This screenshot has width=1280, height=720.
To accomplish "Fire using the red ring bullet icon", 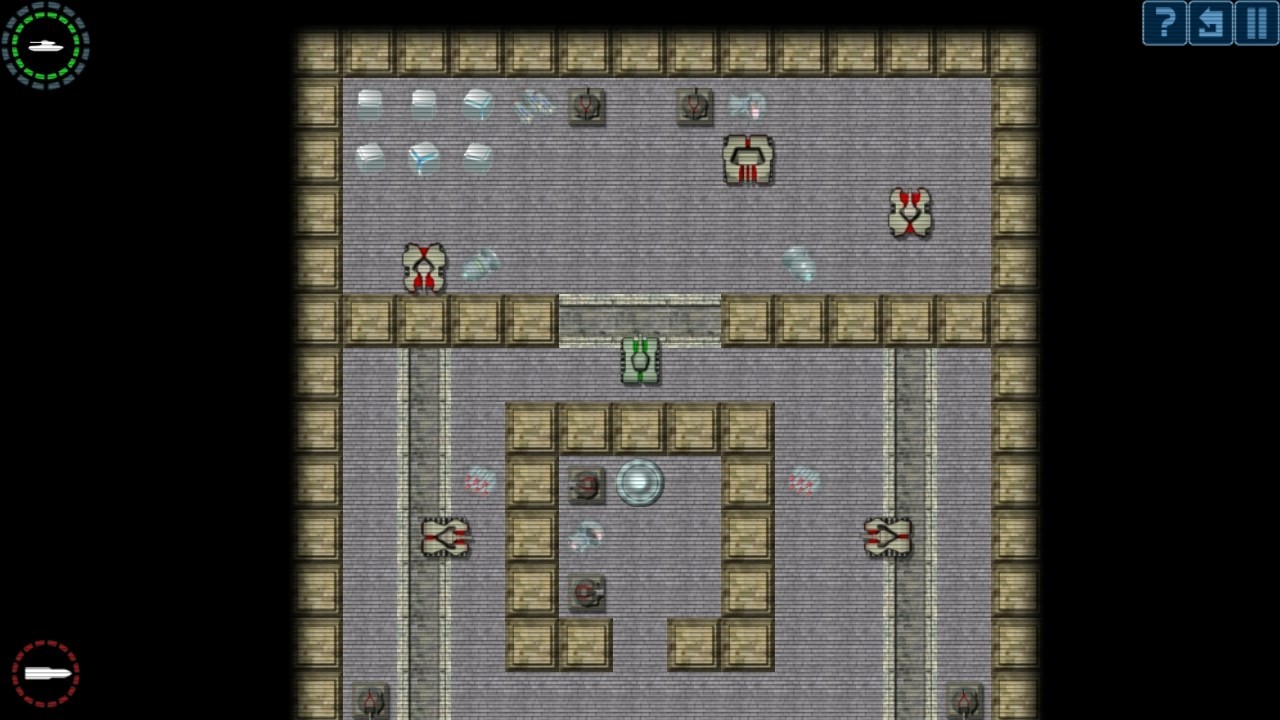I will [x=46, y=673].
